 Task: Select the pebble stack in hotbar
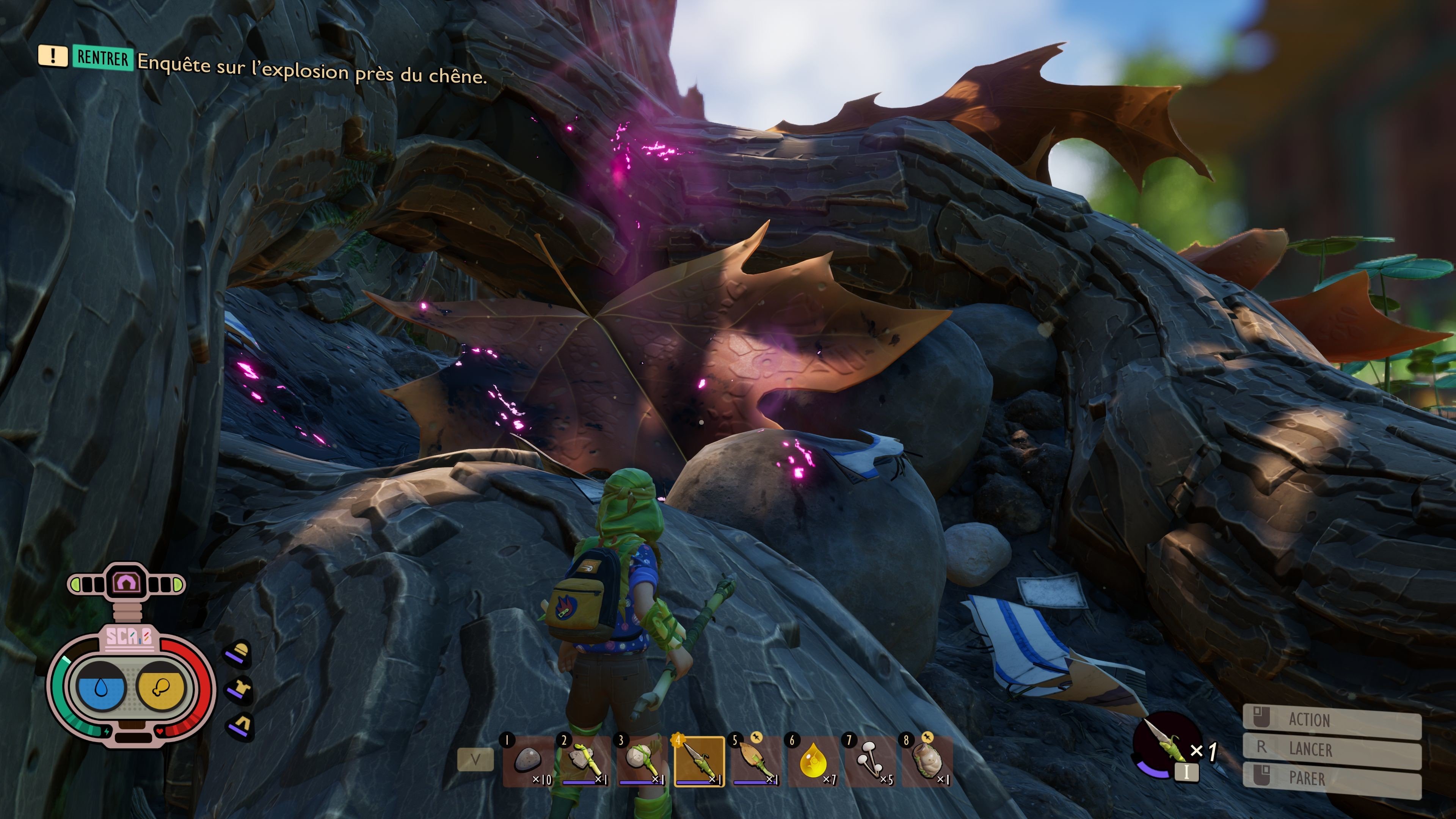coord(529,761)
